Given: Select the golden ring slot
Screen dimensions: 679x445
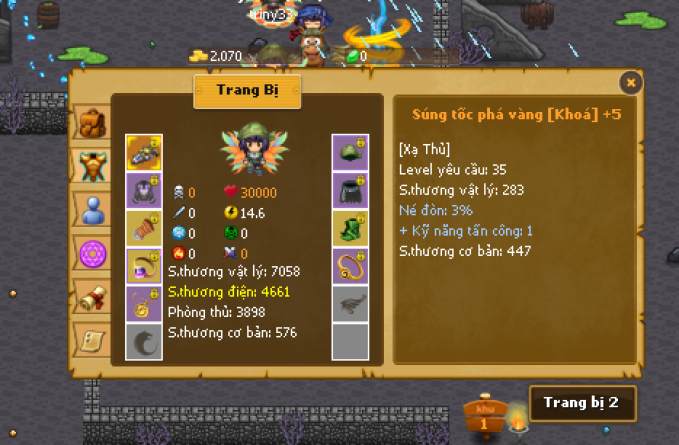Looking at the screenshot, I should point(350,266).
